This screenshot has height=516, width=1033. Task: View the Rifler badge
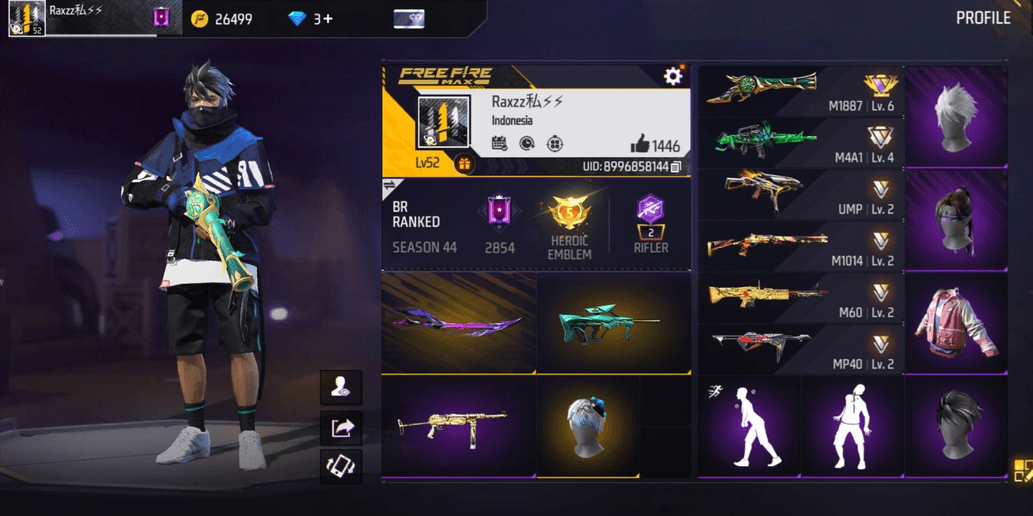[650, 224]
